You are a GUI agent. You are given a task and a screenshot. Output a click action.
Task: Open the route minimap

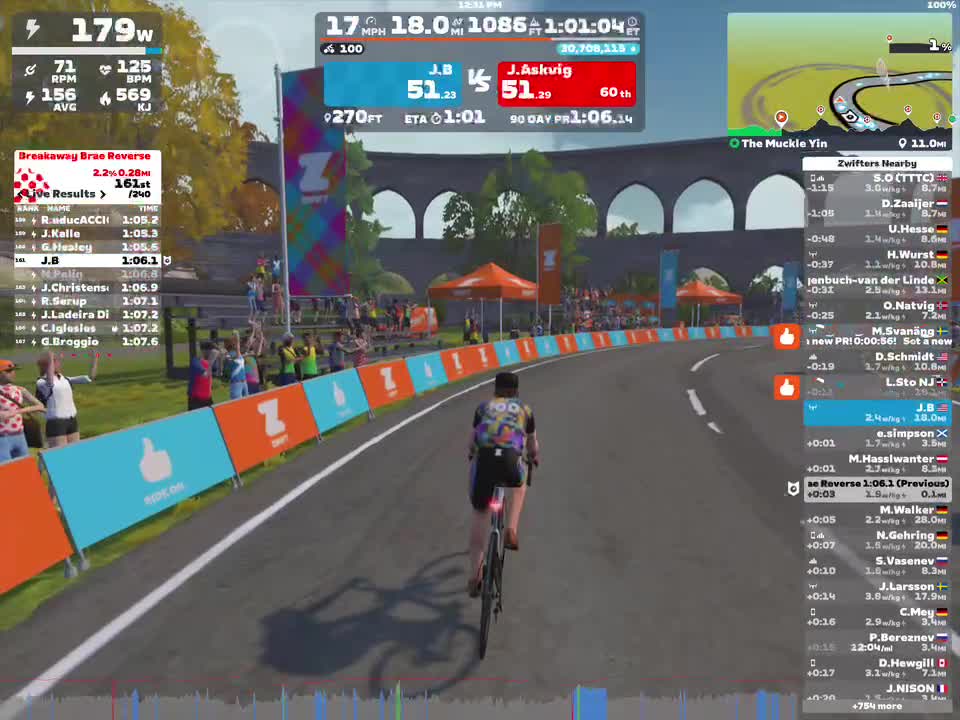[x=838, y=74]
